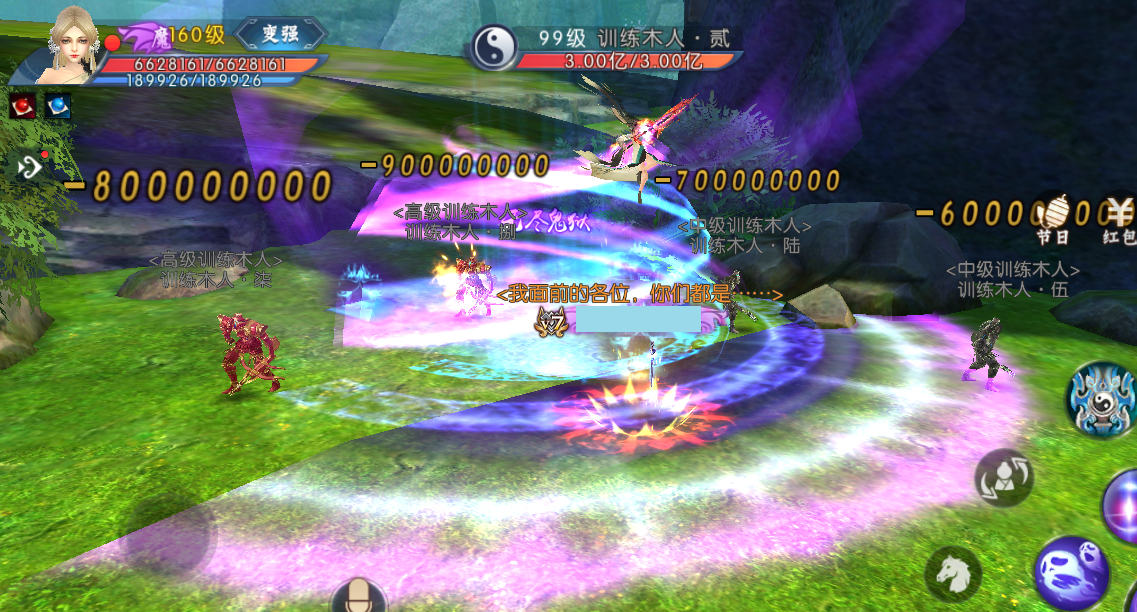The image size is (1137, 612).
Task: Summon the mount with horse icon
Action: click(x=953, y=574)
